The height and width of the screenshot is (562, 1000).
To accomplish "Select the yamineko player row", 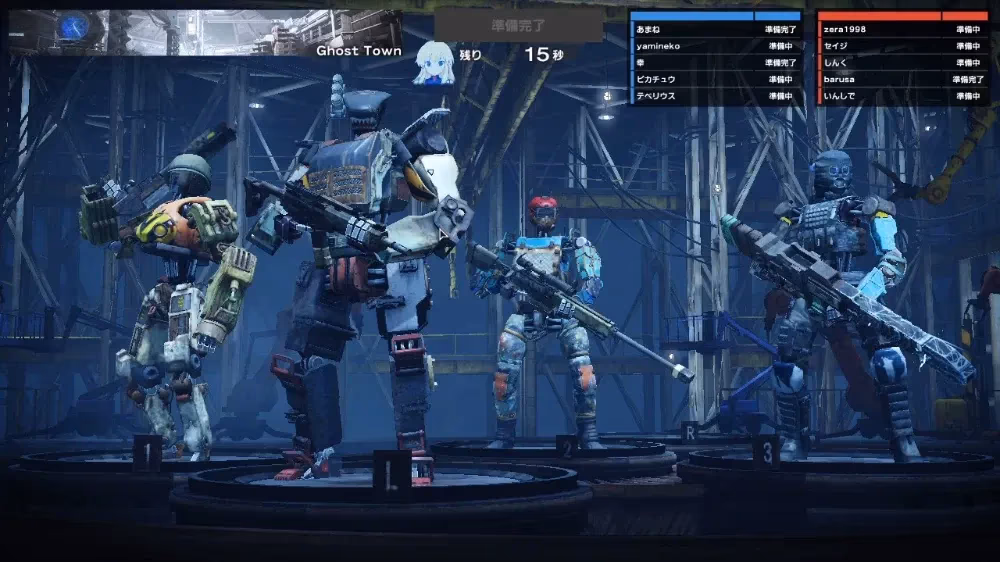I will [716, 46].
